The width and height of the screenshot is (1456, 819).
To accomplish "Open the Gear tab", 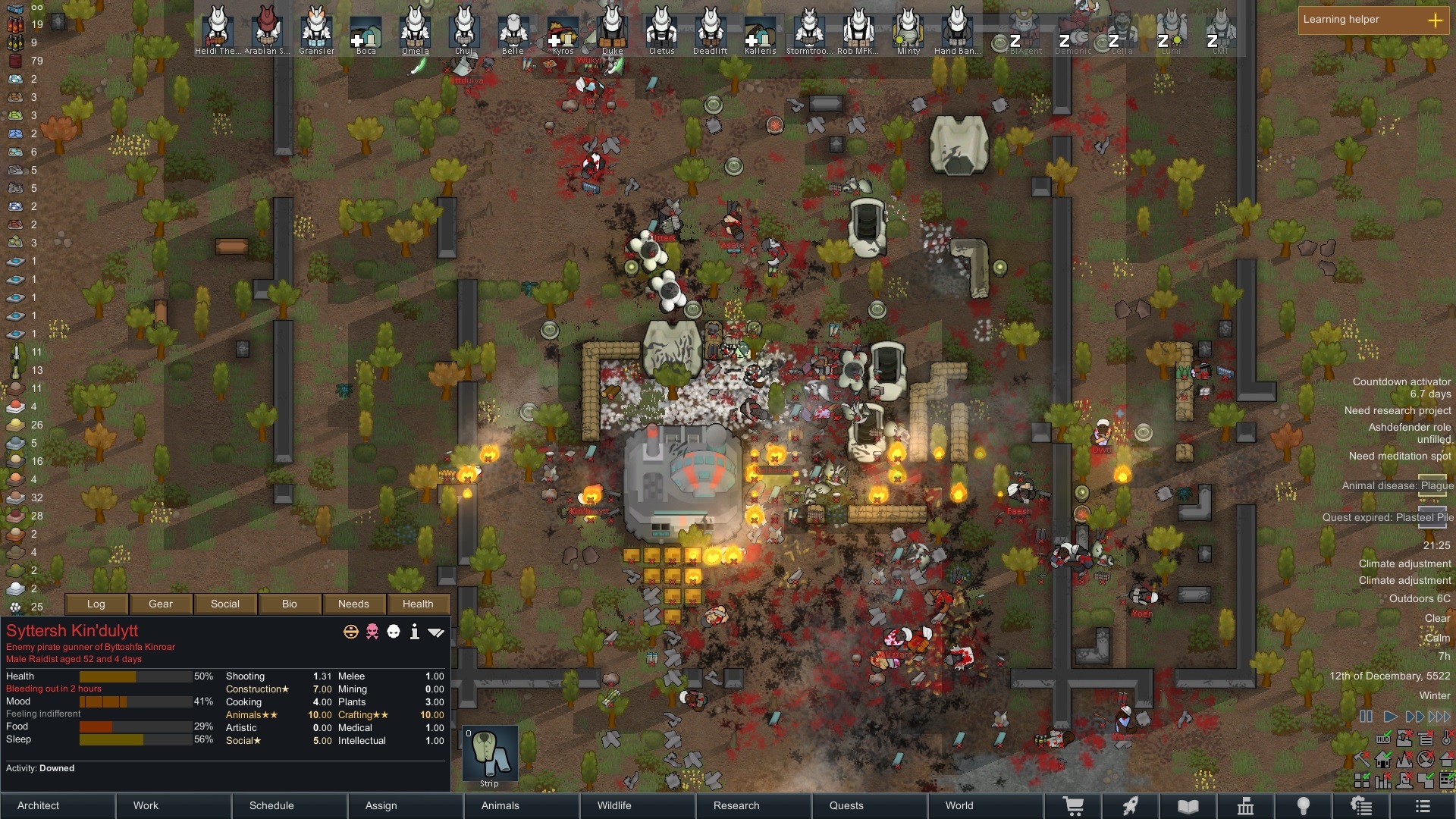I will [x=161, y=604].
